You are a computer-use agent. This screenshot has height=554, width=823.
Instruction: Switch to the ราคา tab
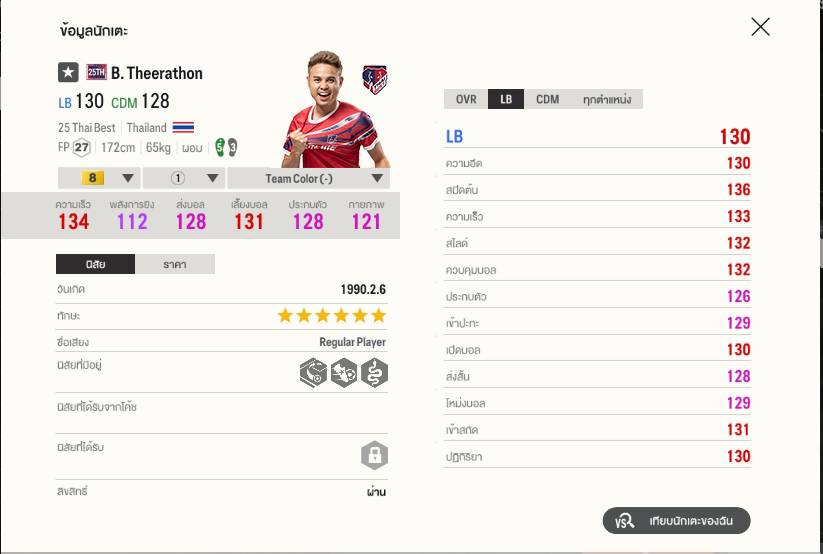pyautogui.click(x=174, y=264)
